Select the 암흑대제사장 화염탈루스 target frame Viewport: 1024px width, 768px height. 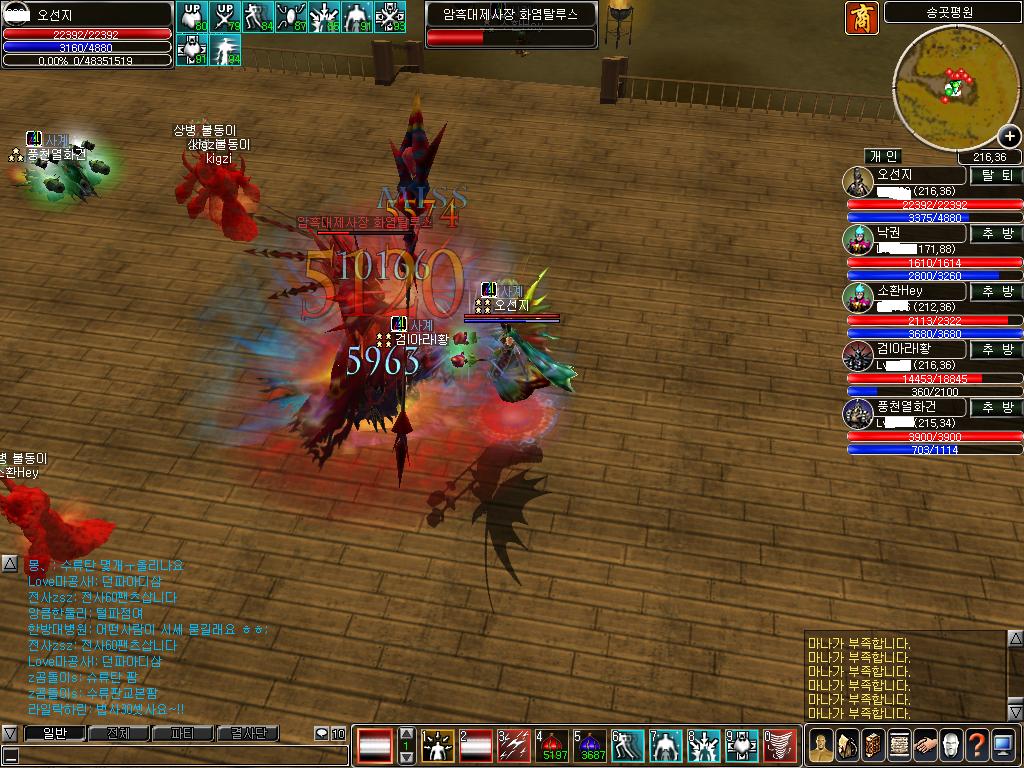point(511,24)
